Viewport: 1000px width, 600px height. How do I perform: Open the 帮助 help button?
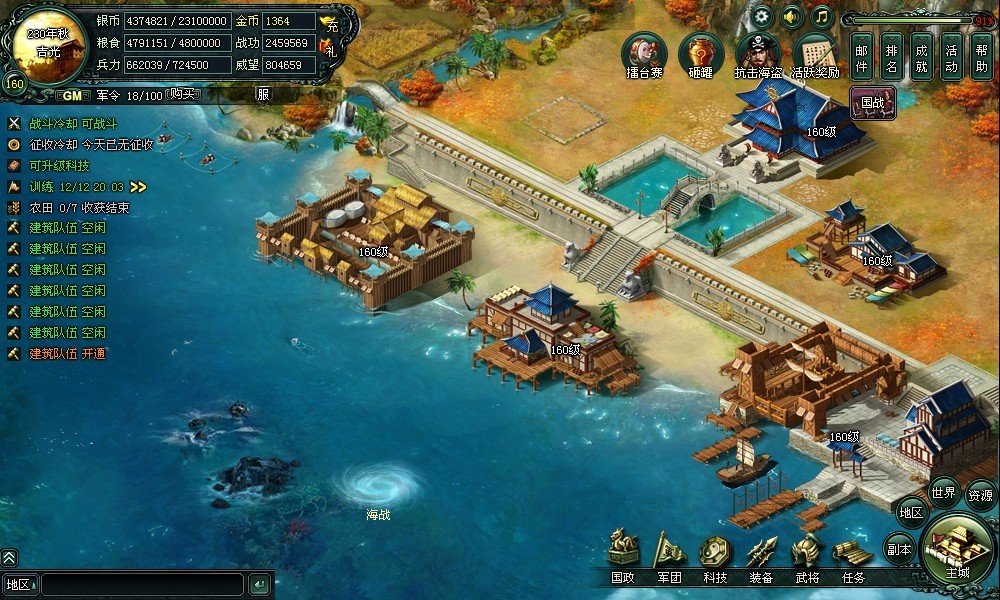coord(982,56)
